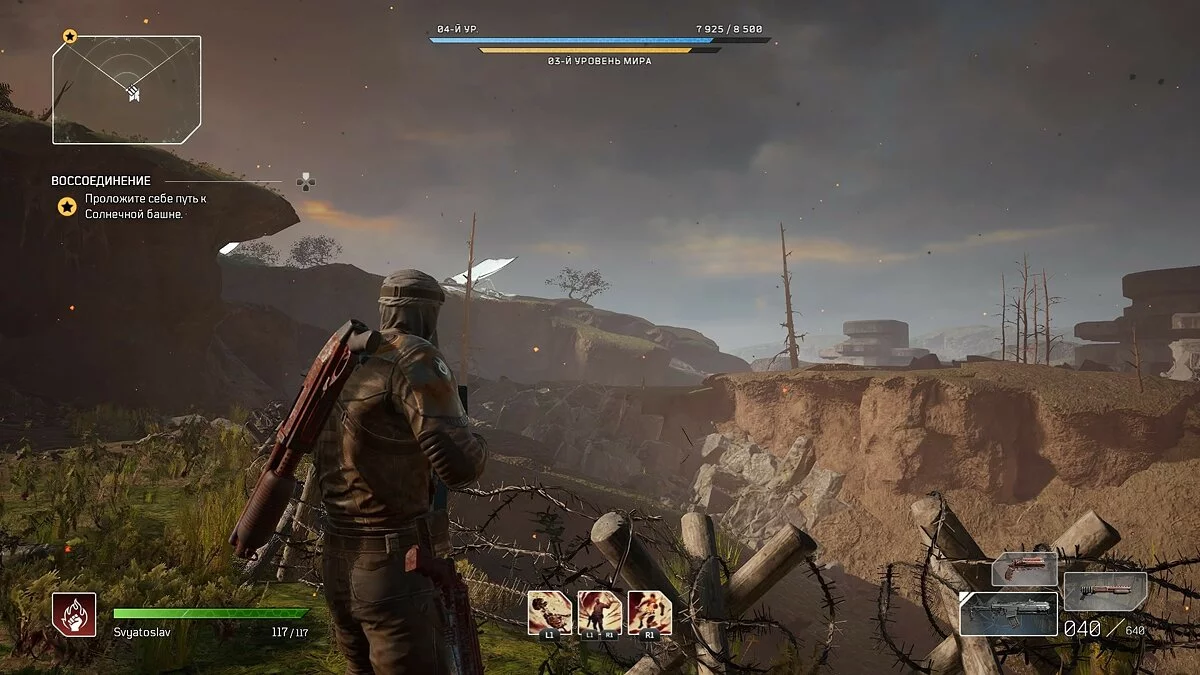
Task: Click the yellow star objective icon
Action: pos(67,207)
